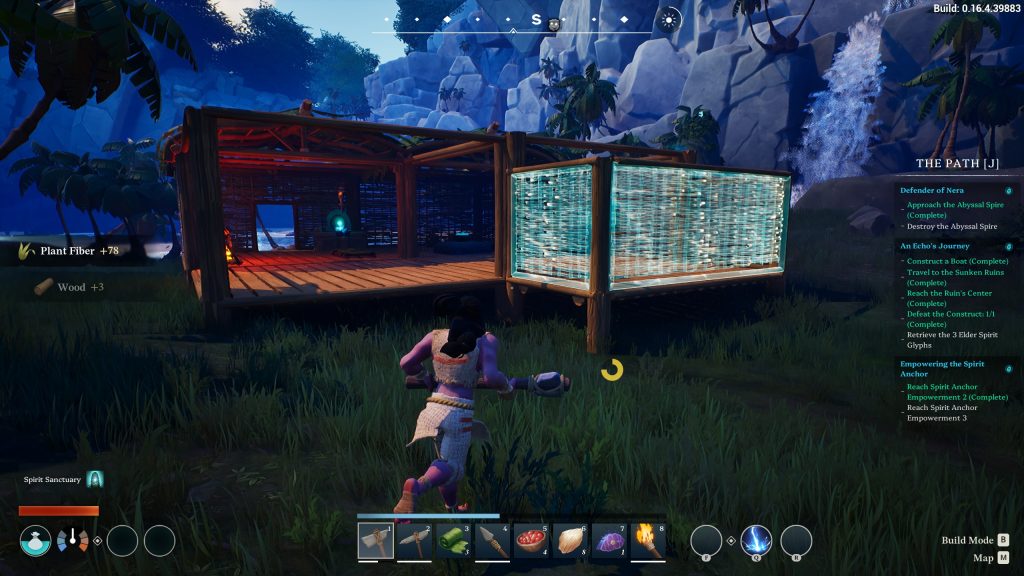Activate the blue lightning spirit ability
The image size is (1024, 576).
coord(756,541)
